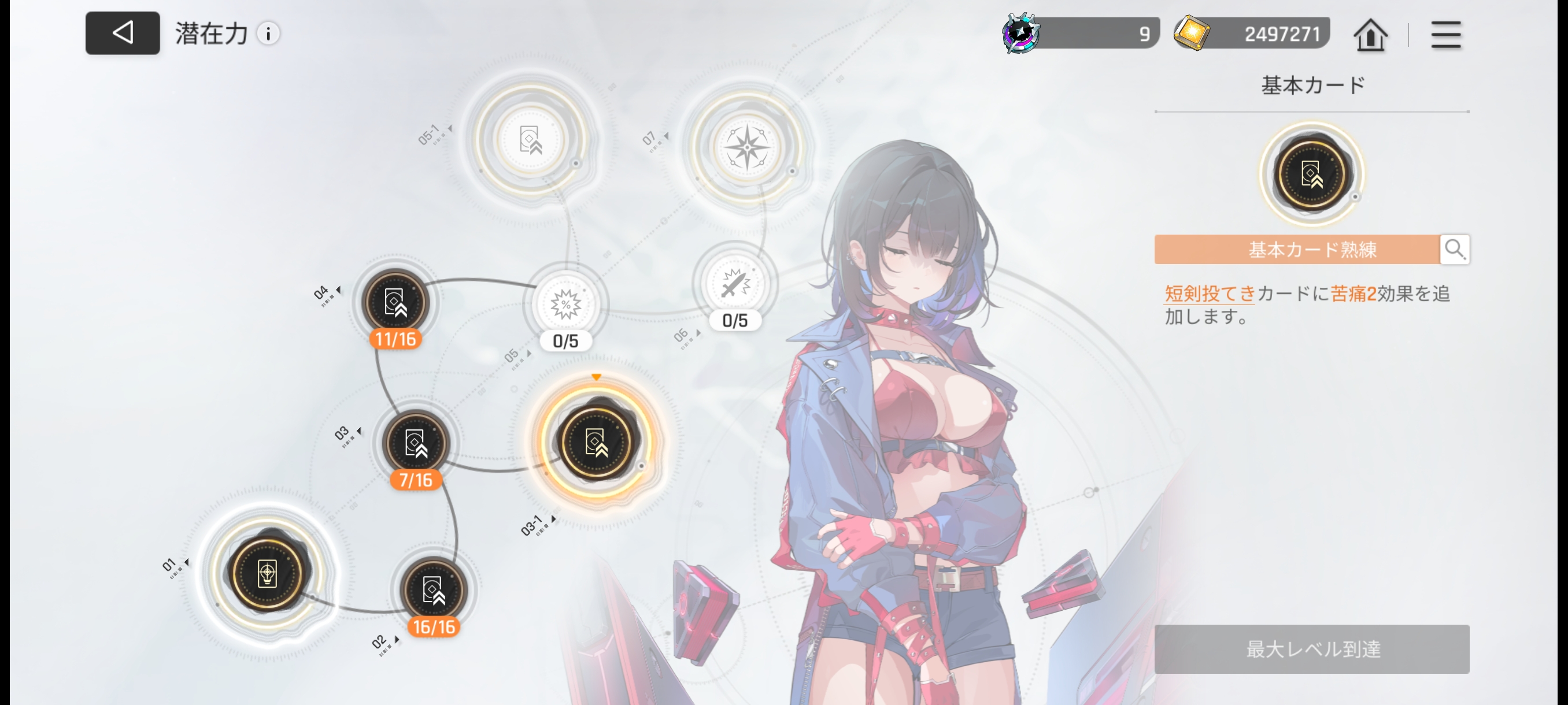The height and width of the screenshot is (705, 1568).
Task: Tap the 最大レベル到達 button
Action: tap(1311, 648)
